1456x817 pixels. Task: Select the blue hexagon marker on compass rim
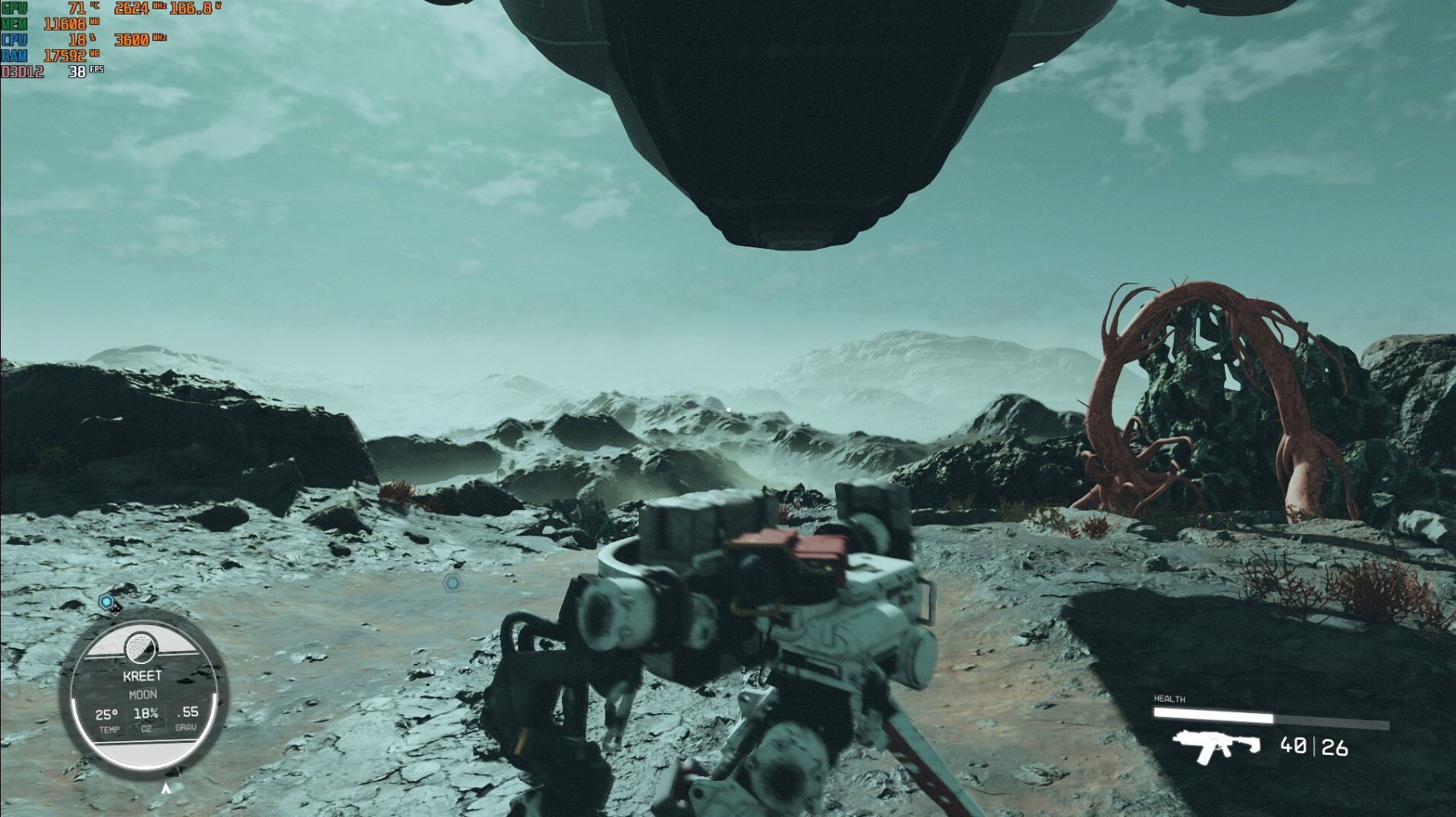tap(106, 602)
